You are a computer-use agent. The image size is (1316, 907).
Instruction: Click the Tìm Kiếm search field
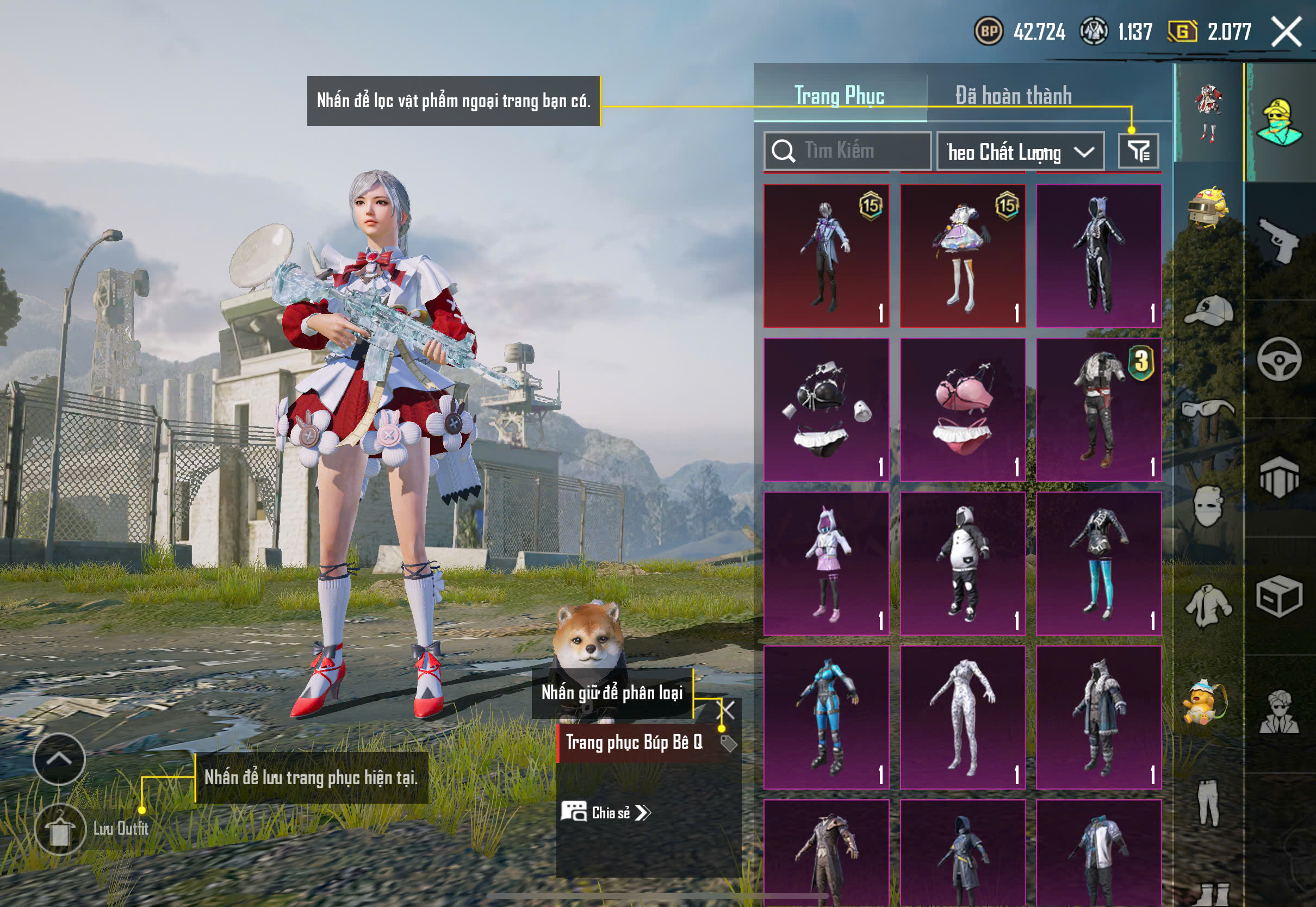(x=849, y=151)
